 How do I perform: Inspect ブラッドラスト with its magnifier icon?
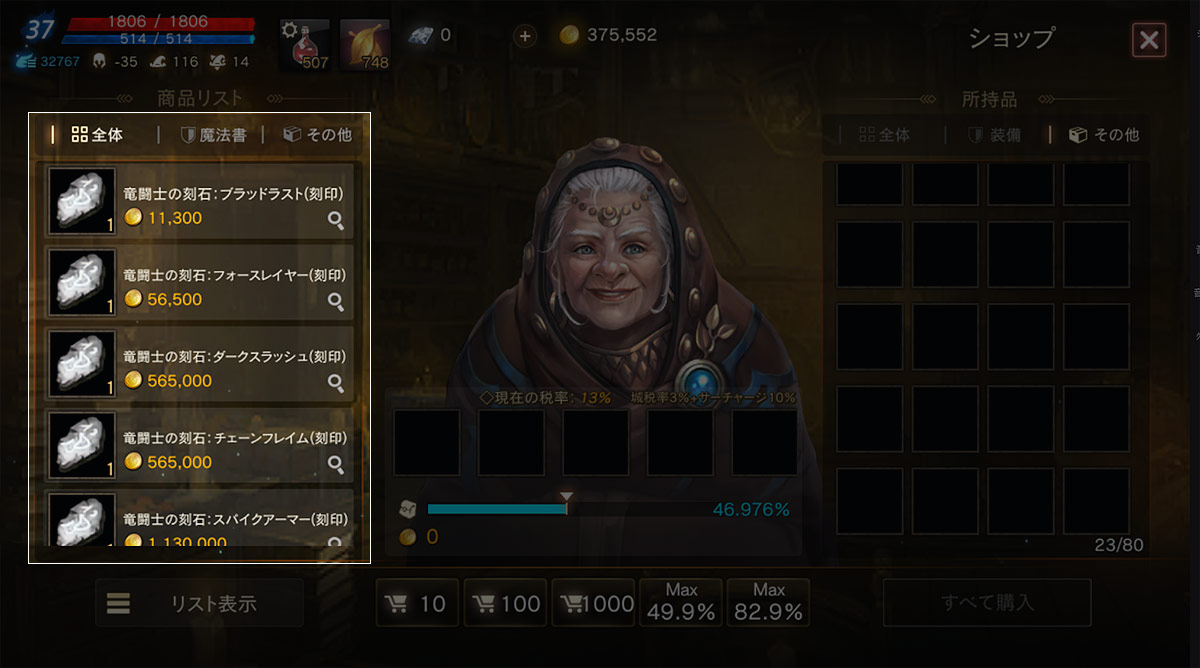336,220
